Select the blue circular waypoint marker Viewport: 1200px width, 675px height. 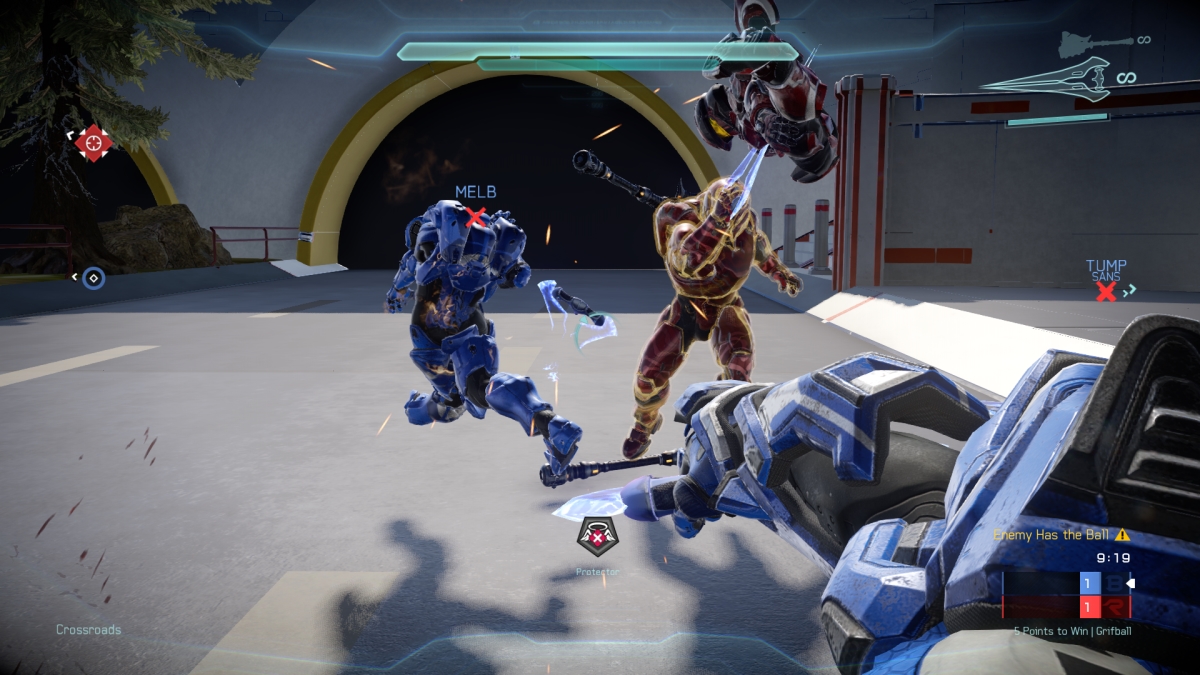[93, 277]
